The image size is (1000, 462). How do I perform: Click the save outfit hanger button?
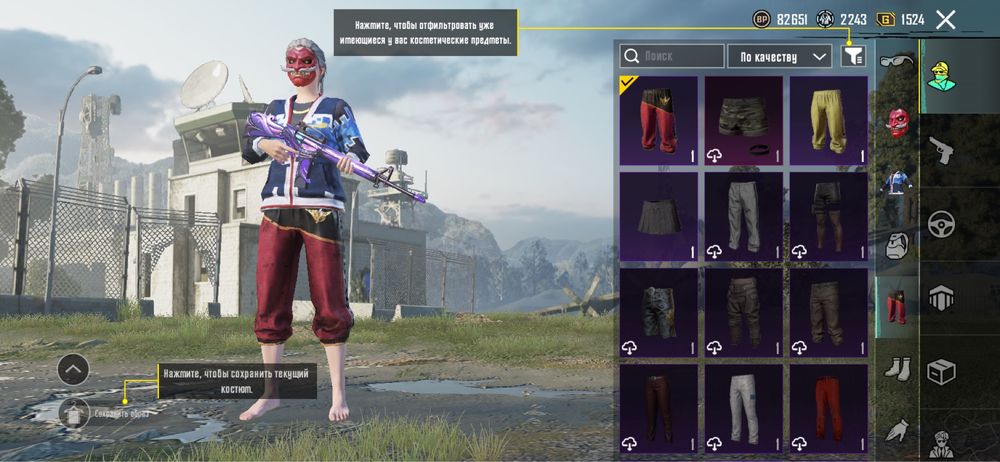click(74, 411)
